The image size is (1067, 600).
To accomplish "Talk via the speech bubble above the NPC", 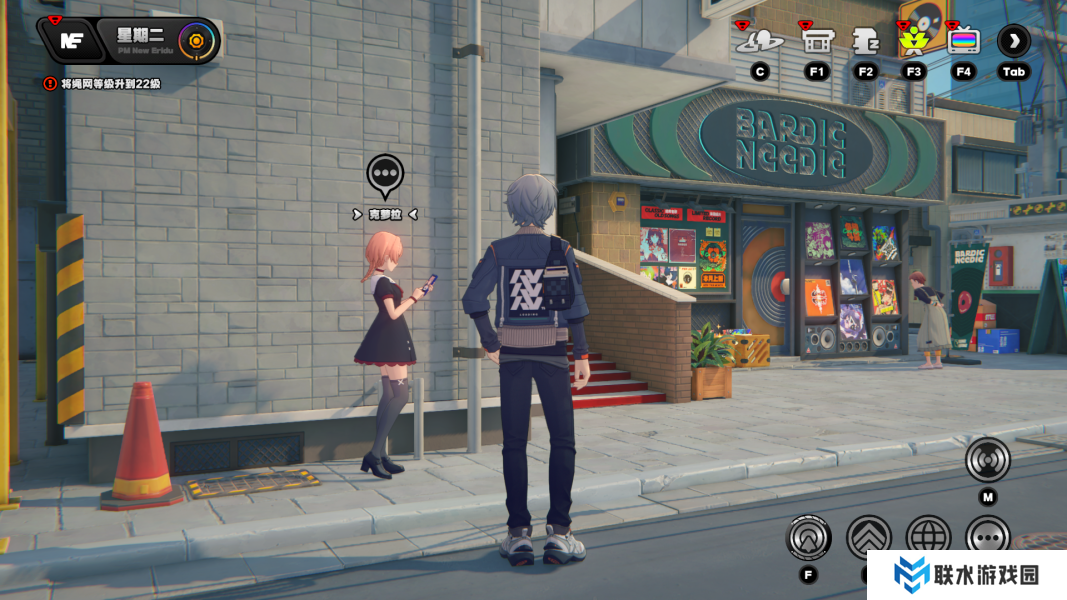I will tap(385, 176).
